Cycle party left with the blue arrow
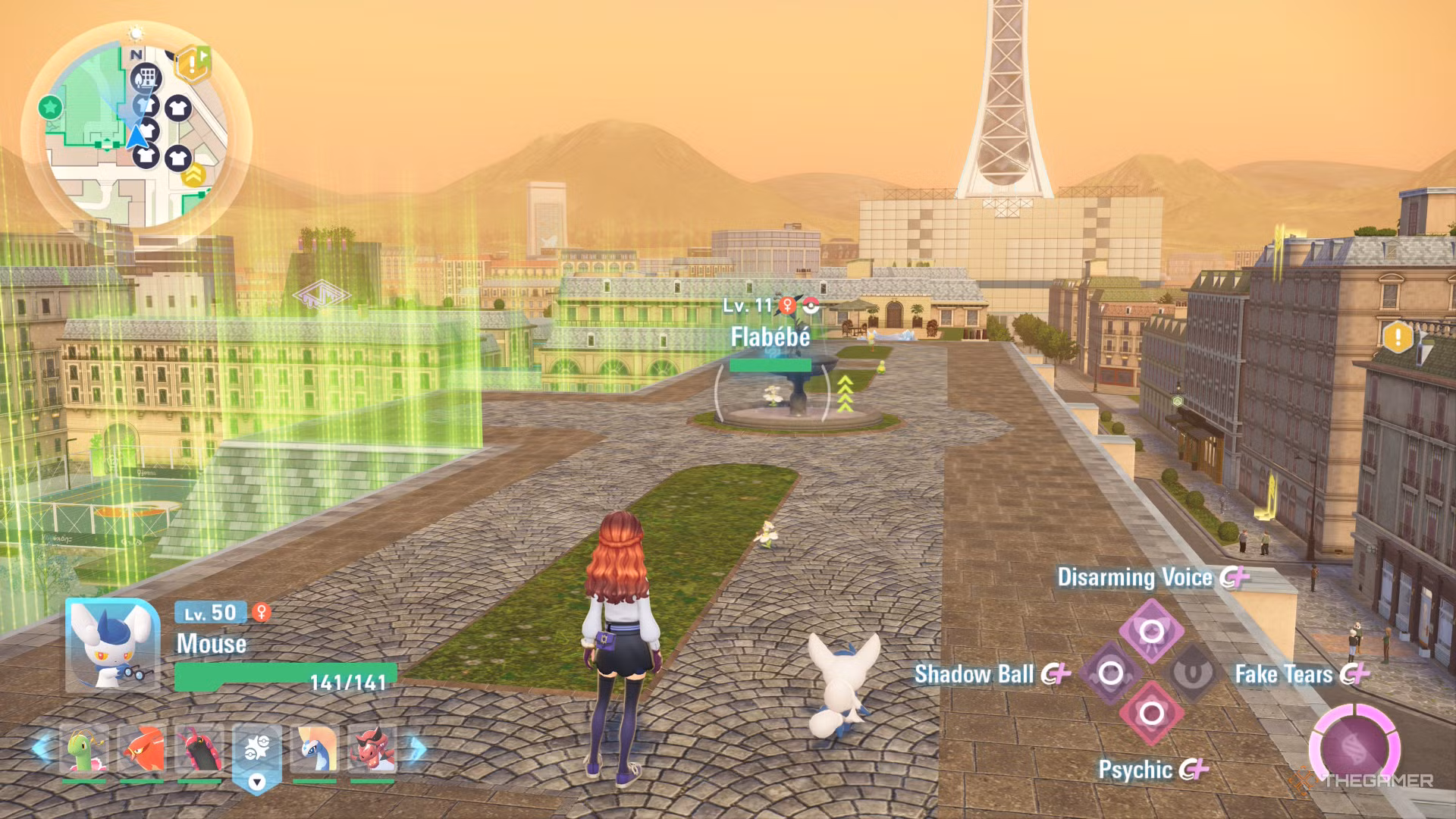Image resolution: width=1456 pixels, height=819 pixels. 42,748
